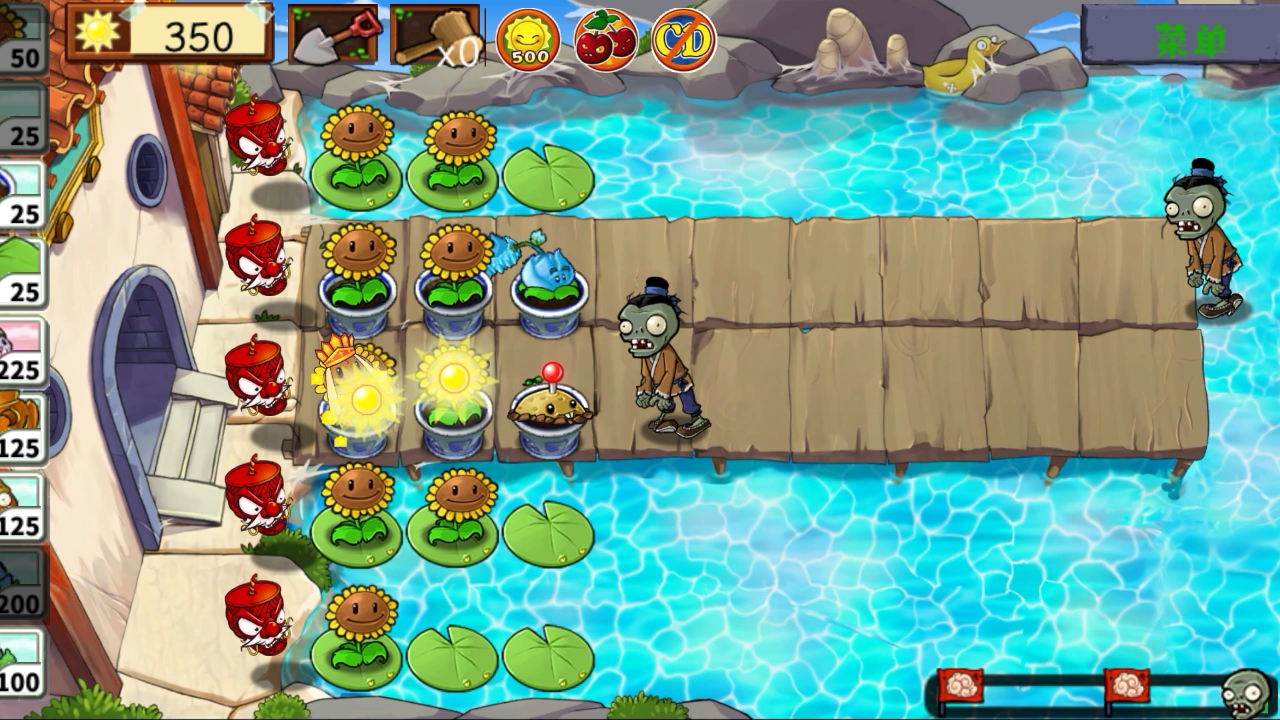
Task: Open the 菜单 menu button
Action: (1179, 38)
